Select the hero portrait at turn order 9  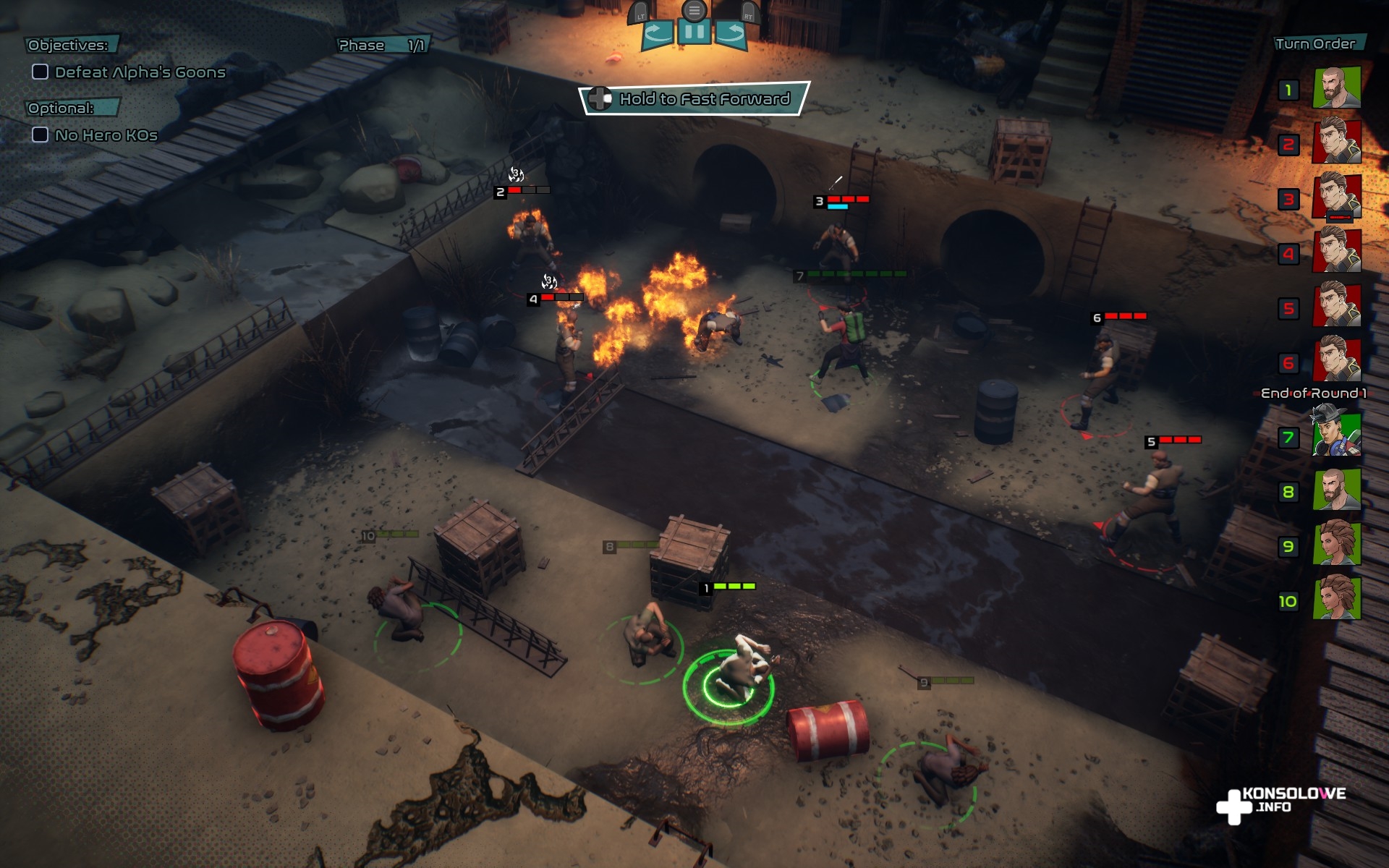pyautogui.click(x=1336, y=544)
